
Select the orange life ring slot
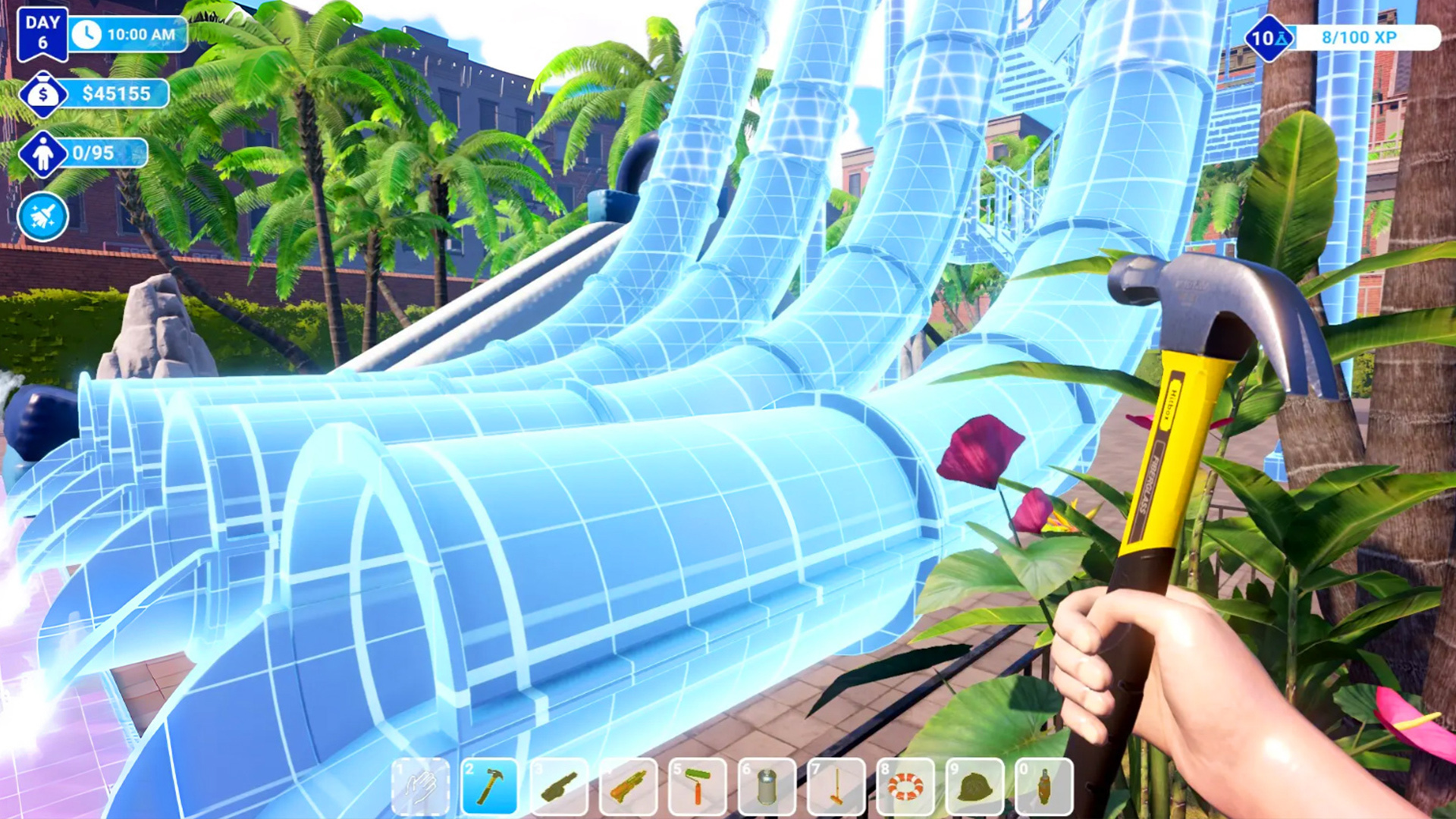pyautogui.click(x=905, y=787)
